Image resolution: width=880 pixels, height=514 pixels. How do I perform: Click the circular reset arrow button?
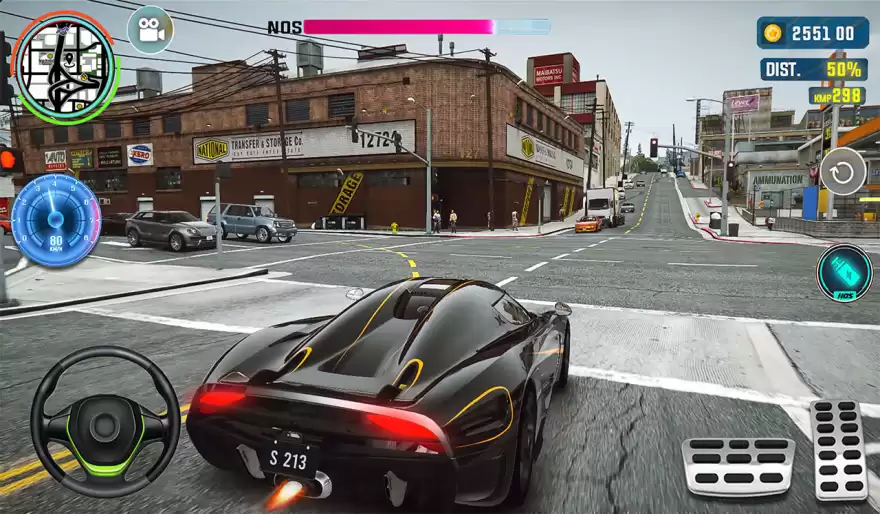pos(843,172)
